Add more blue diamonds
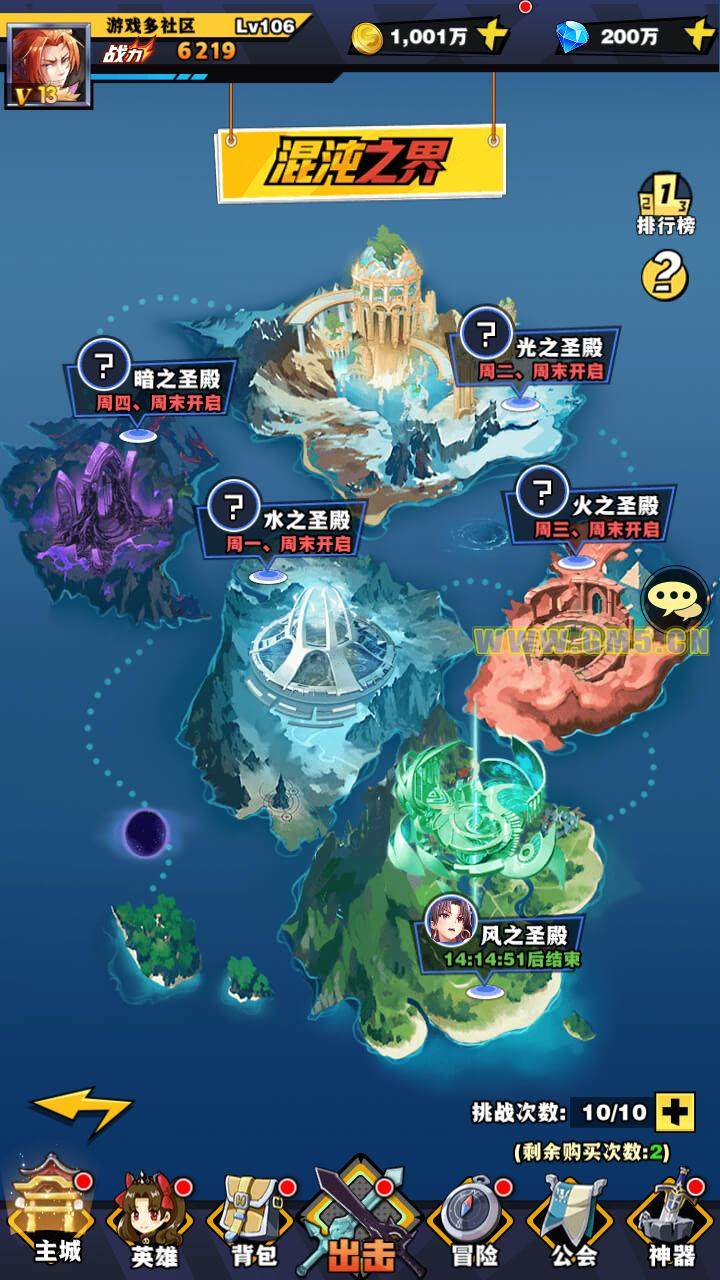 (699, 37)
